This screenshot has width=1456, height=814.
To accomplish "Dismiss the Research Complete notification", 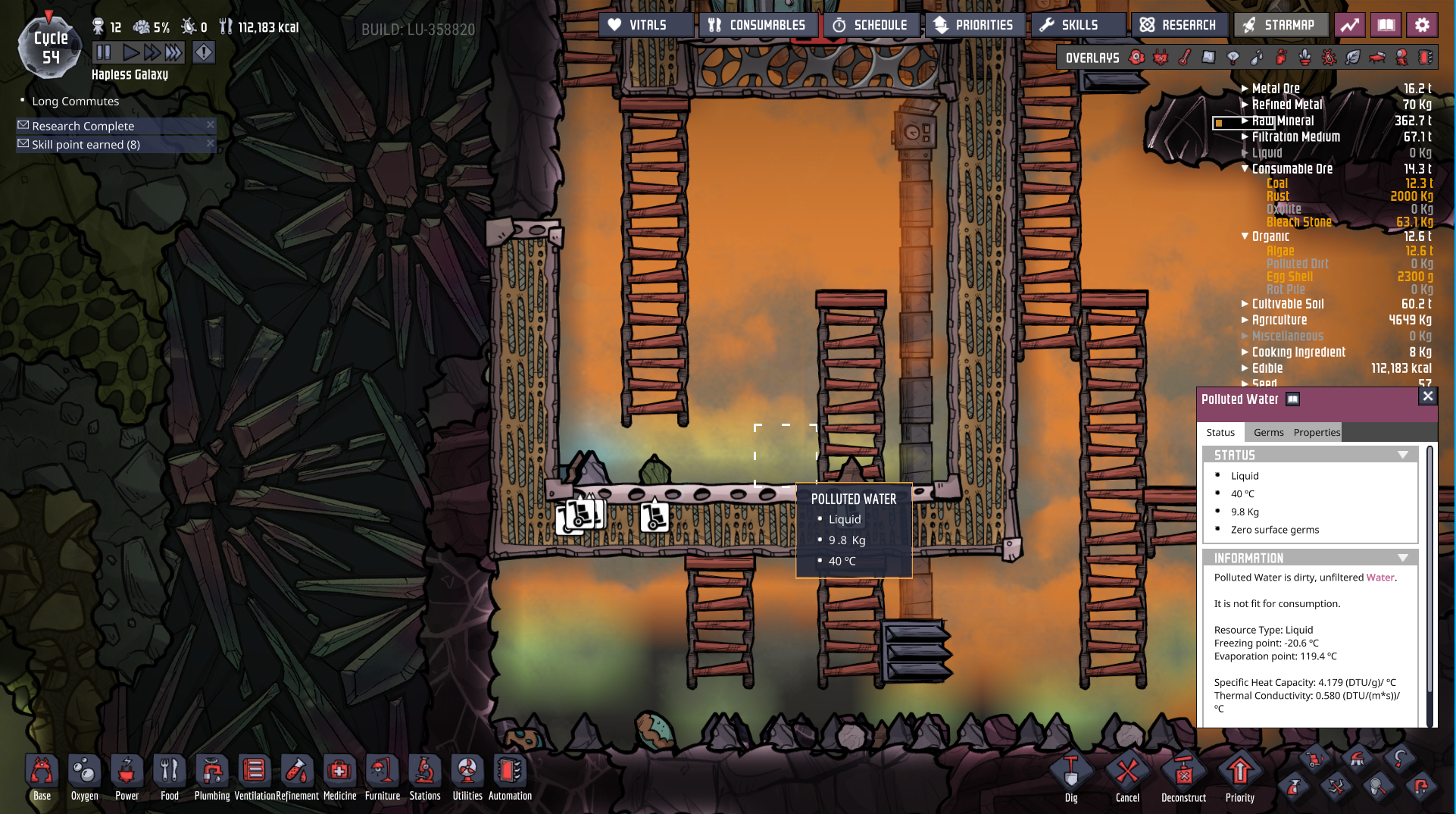I will pyautogui.click(x=211, y=125).
